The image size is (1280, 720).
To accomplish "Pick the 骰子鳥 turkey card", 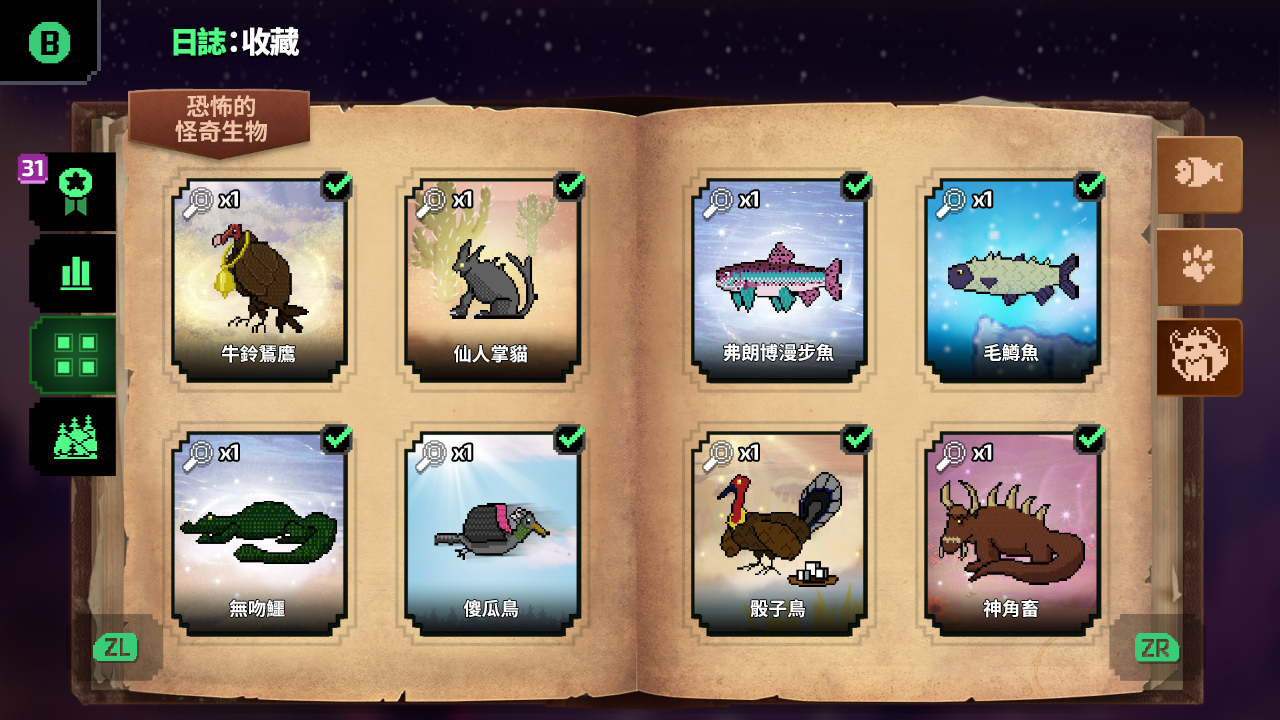I will pyautogui.click(x=779, y=534).
